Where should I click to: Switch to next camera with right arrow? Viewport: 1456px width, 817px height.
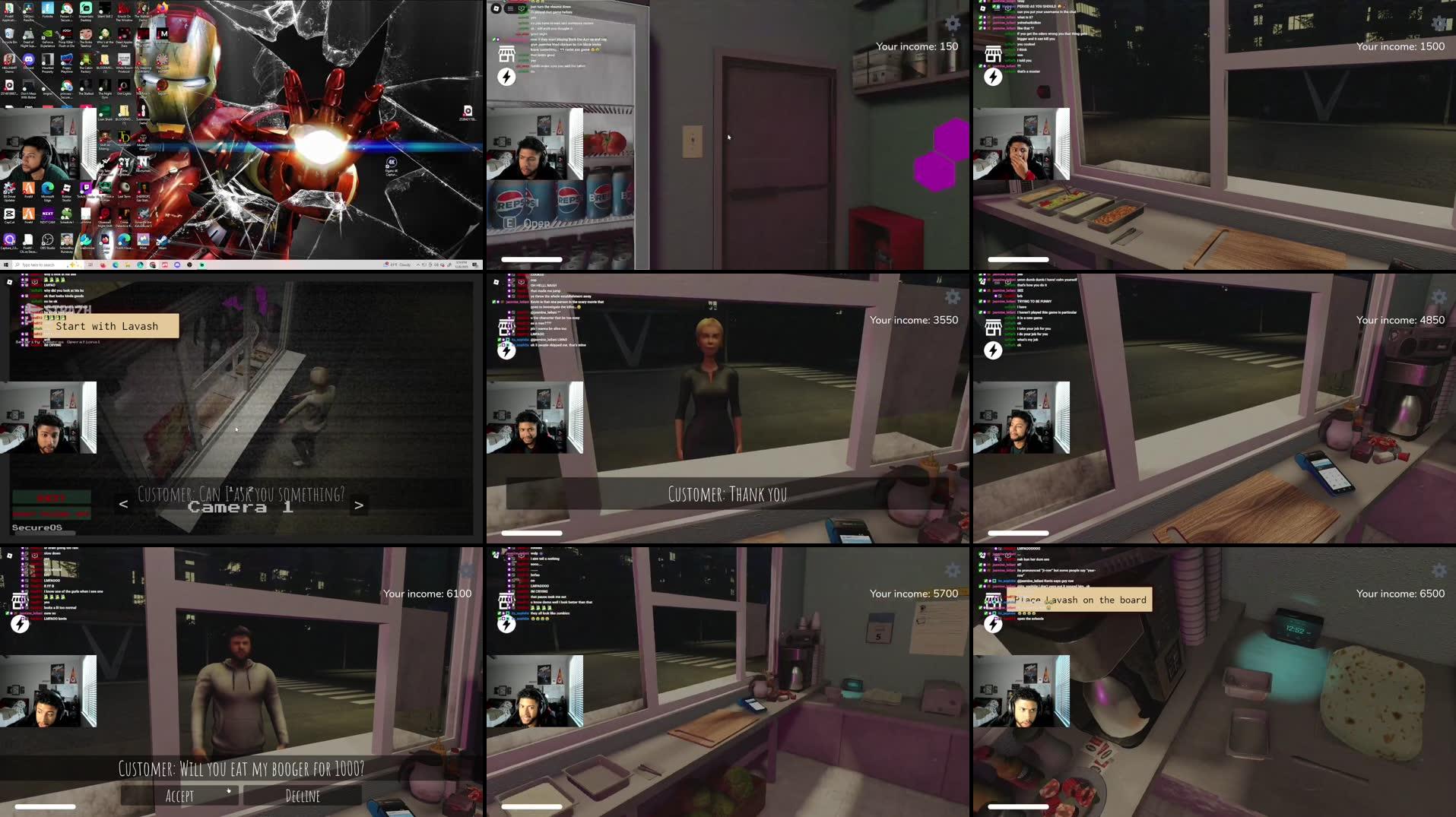(357, 503)
